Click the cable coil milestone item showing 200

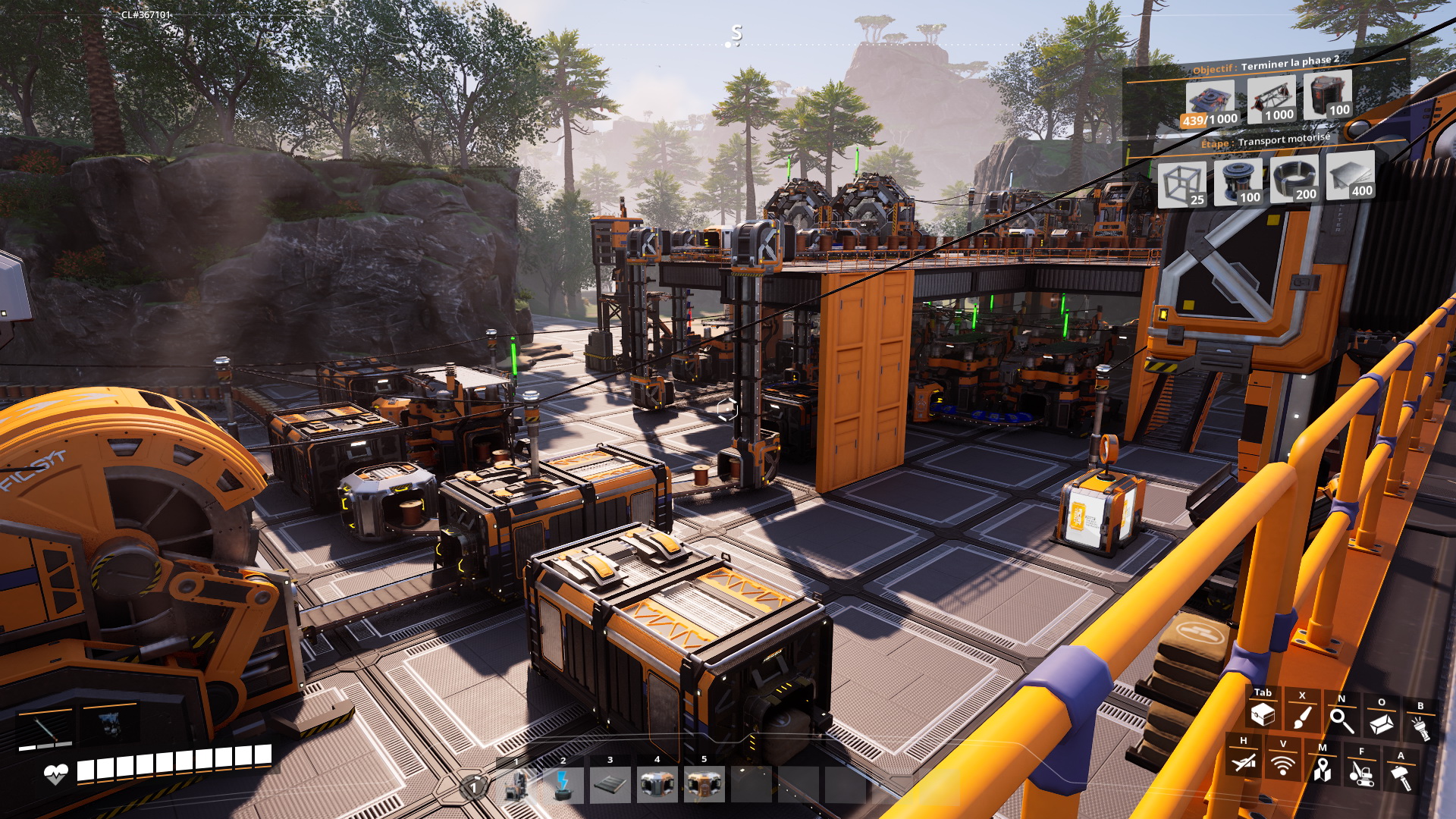1294,179
